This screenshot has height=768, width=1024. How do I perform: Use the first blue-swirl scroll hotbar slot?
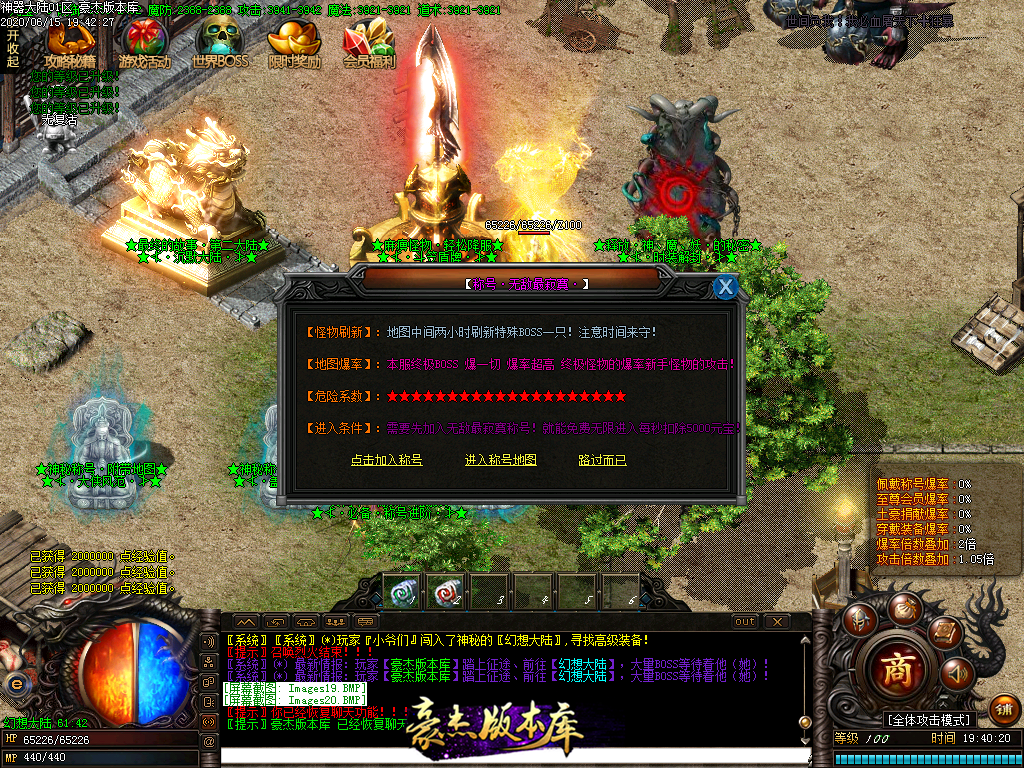pyautogui.click(x=401, y=591)
